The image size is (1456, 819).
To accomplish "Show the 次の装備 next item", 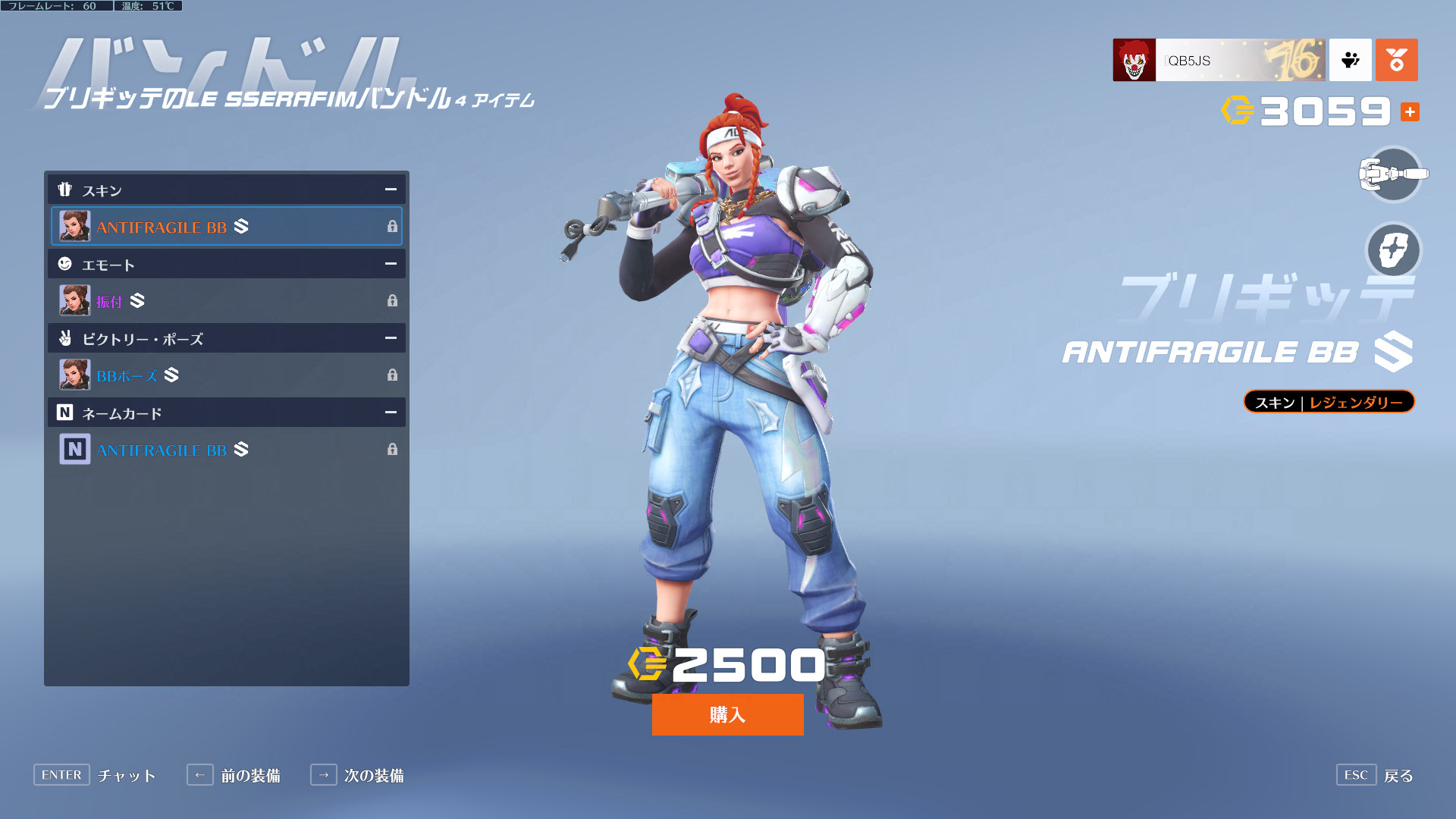I will 357,775.
